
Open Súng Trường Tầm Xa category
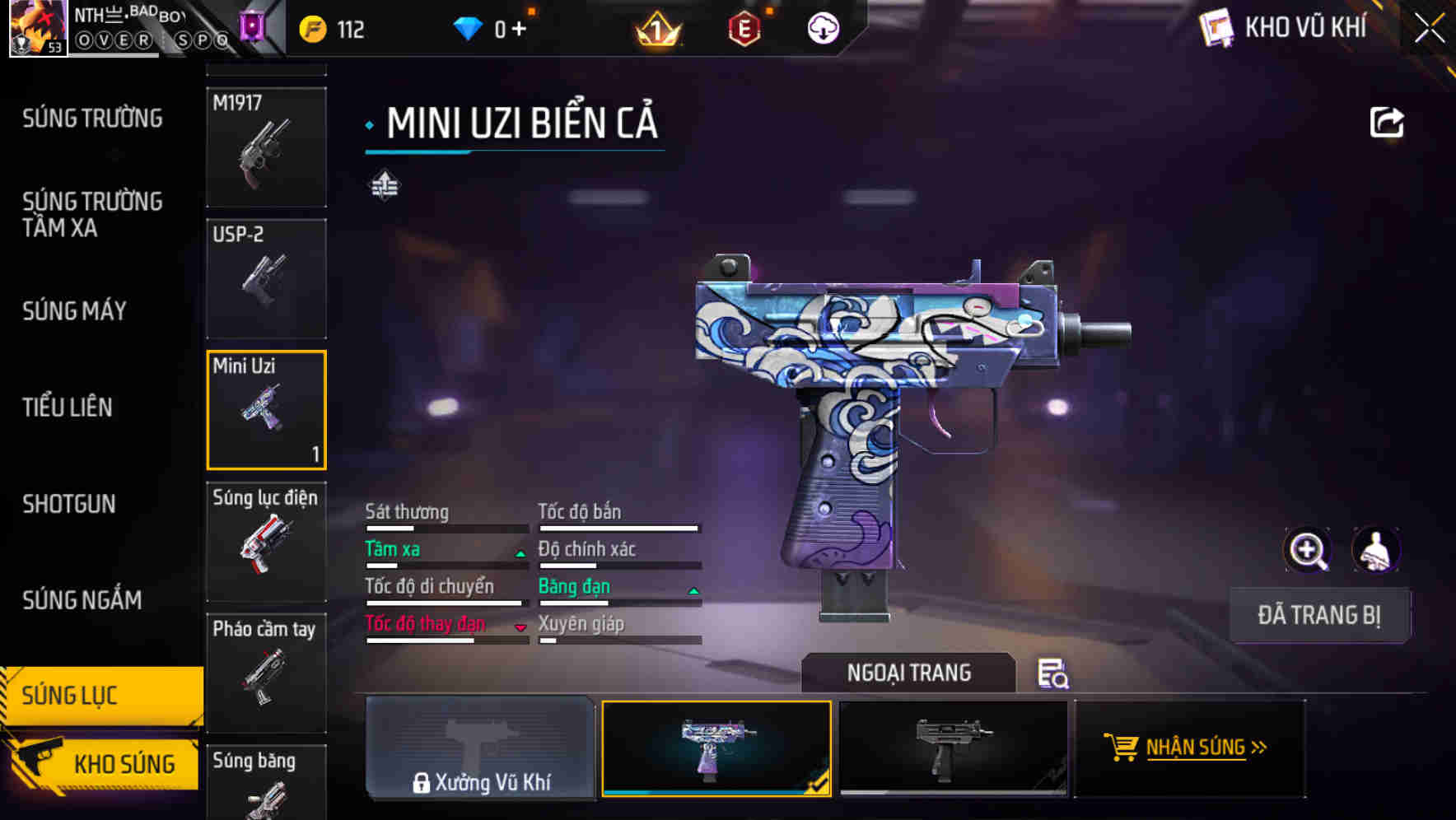(x=92, y=215)
